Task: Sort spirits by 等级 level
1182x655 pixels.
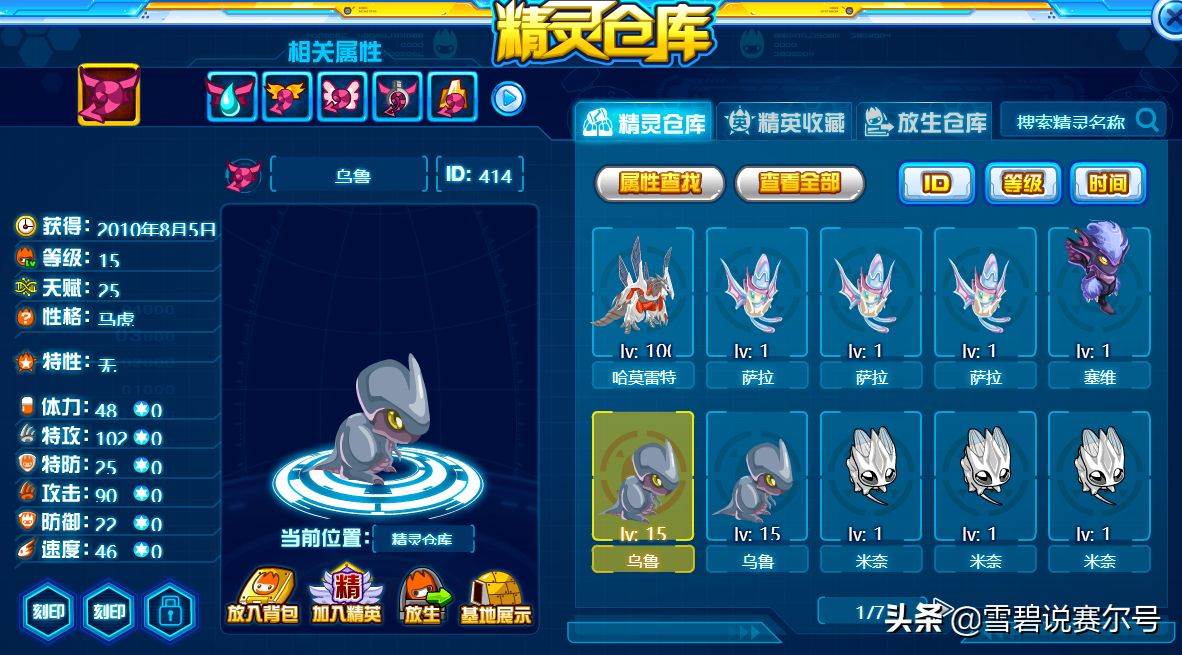Action: click(1023, 183)
